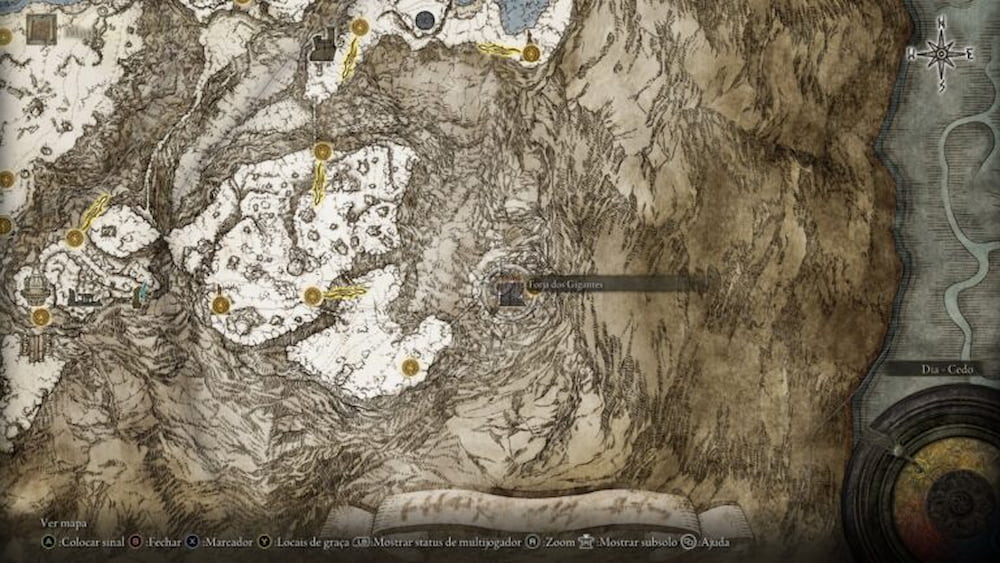Choose the dark castle icon on the snowfield

[x=323, y=45]
